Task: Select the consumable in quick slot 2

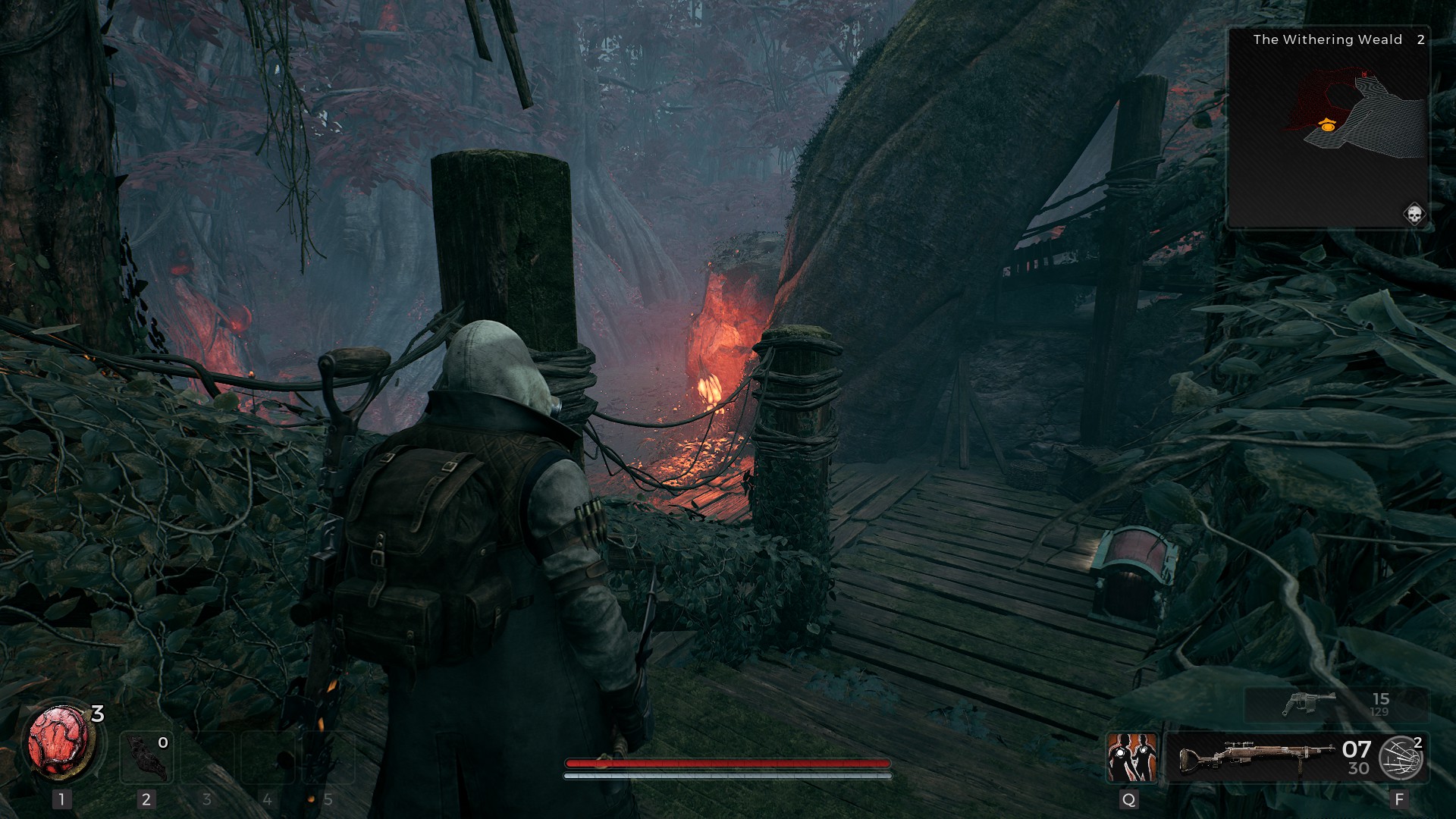Action: coord(146,758)
